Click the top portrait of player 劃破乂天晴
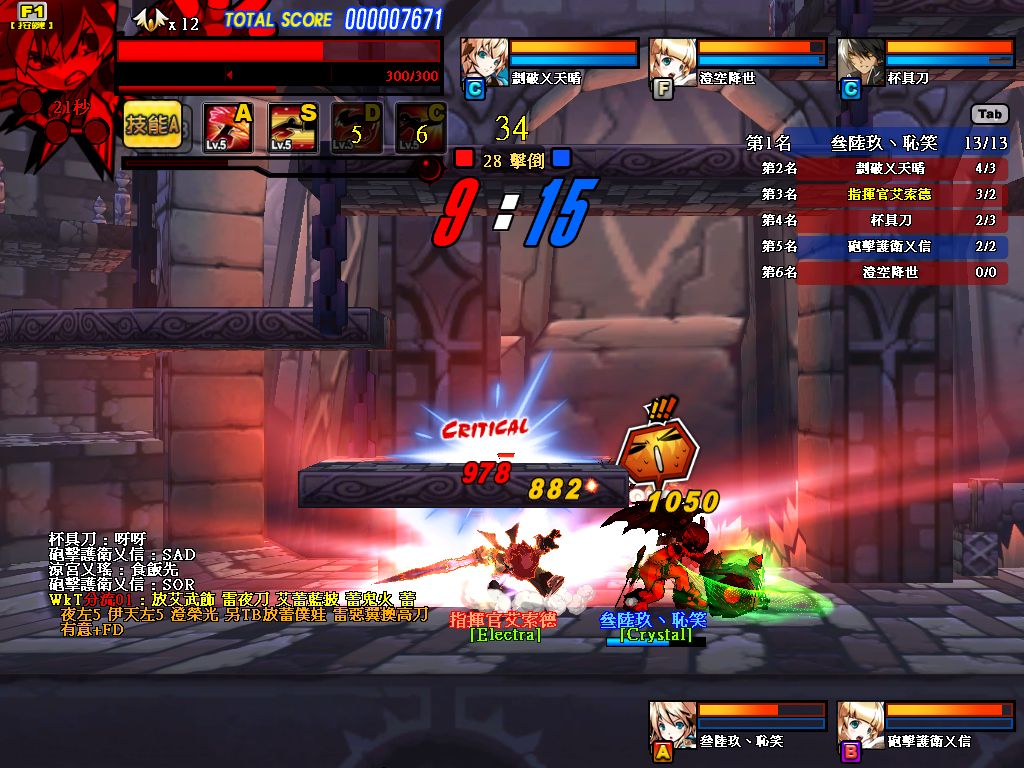The height and width of the screenshot is (768, 1024). point(482,58)
